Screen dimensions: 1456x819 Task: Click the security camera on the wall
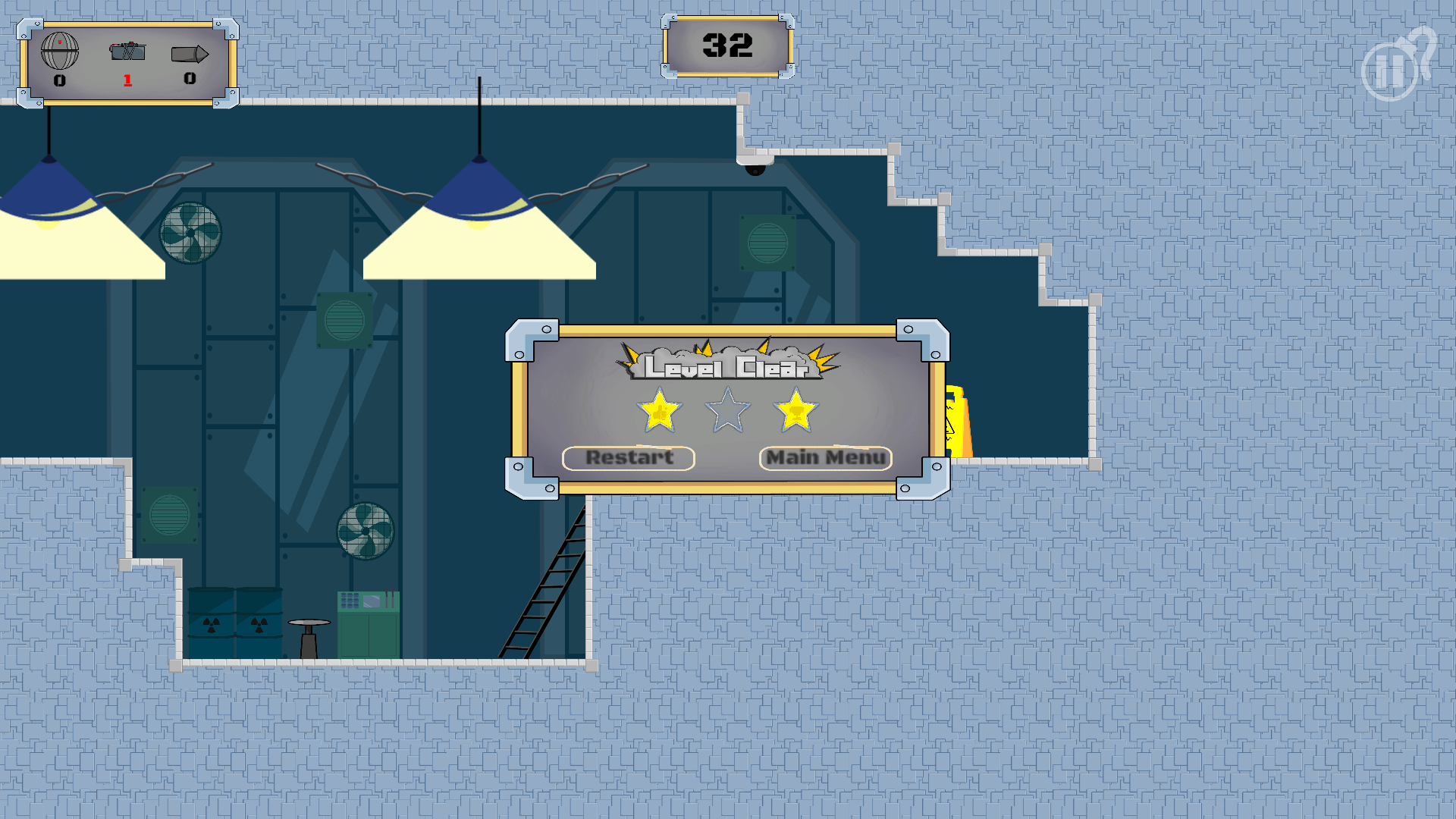pyautogui.click(x=756, y=171)
